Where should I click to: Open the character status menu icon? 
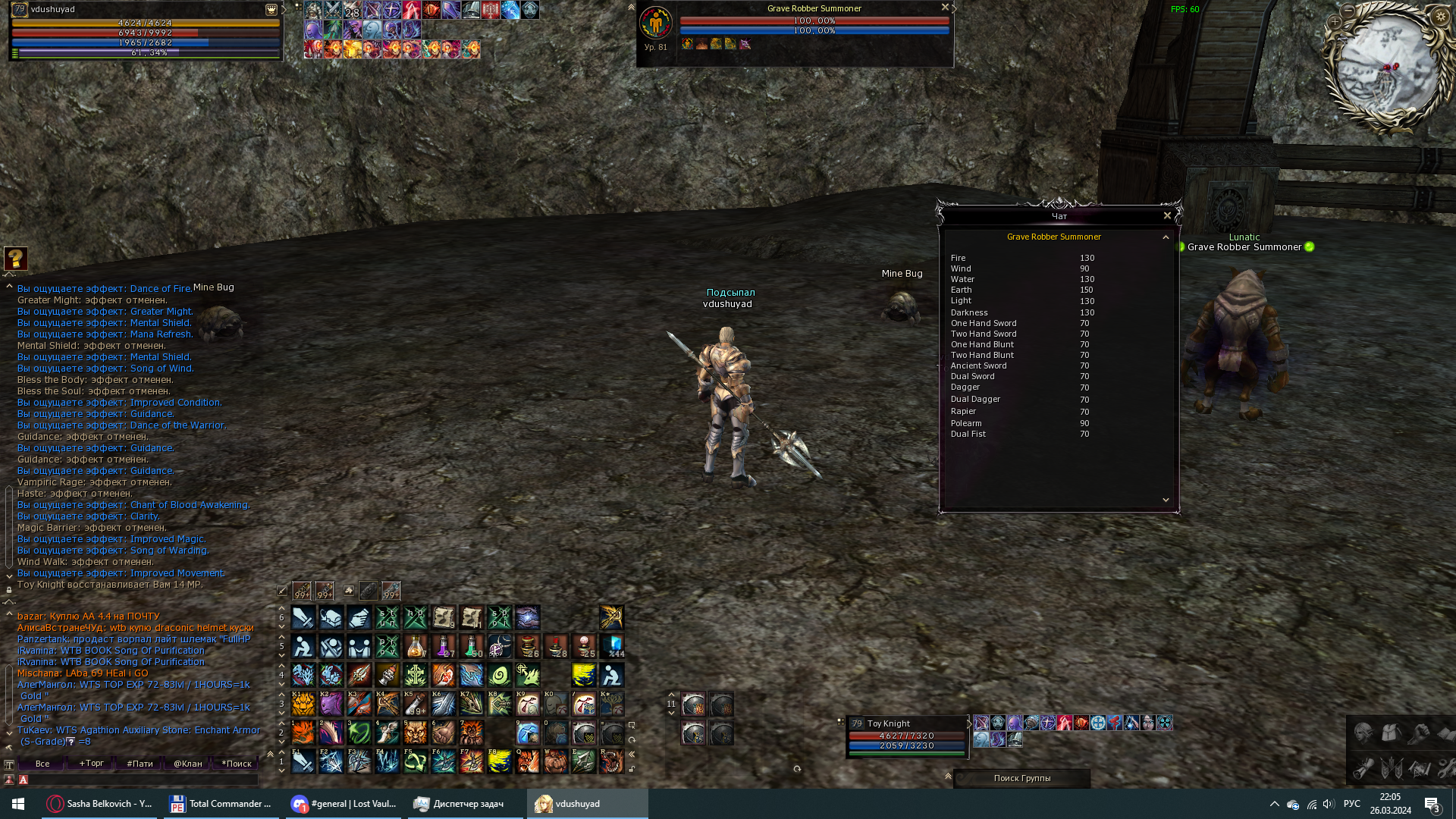pyautogui.click(x=1363, y=733)
